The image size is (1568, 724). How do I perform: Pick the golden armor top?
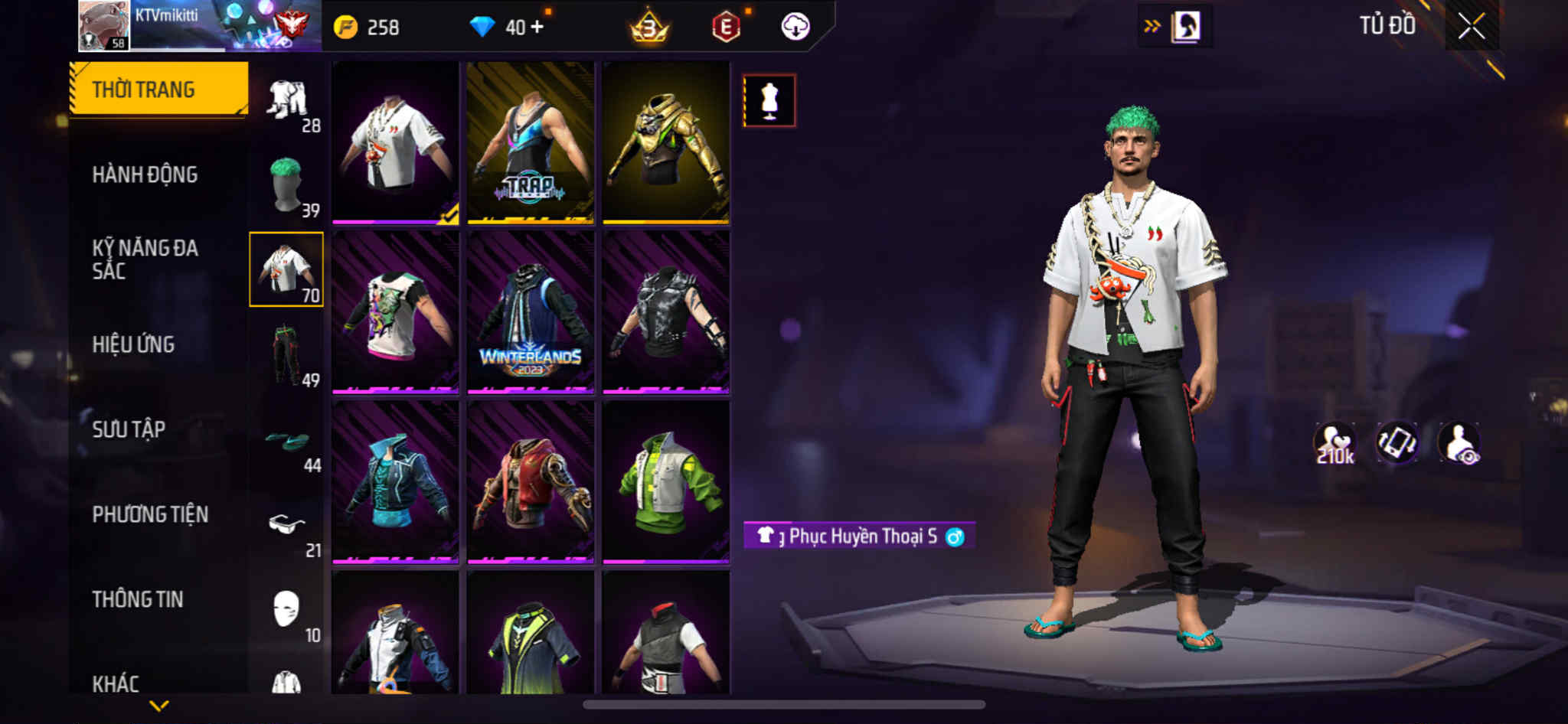click(x=665, y=143)
